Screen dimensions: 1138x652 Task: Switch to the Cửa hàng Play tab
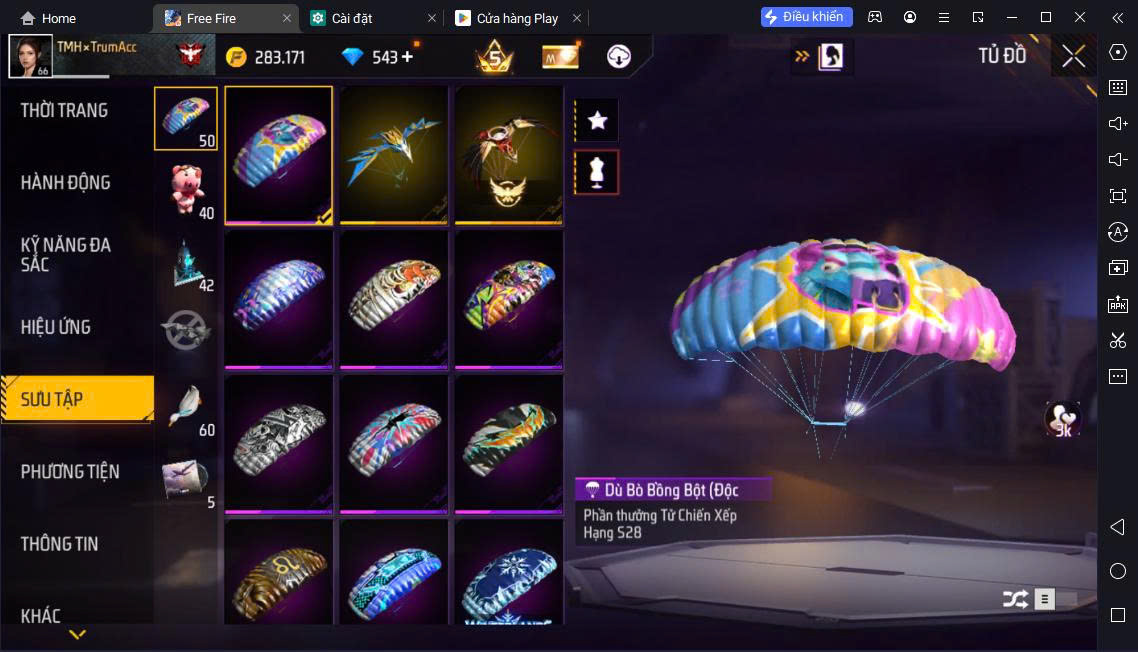[x=517, y=18]
